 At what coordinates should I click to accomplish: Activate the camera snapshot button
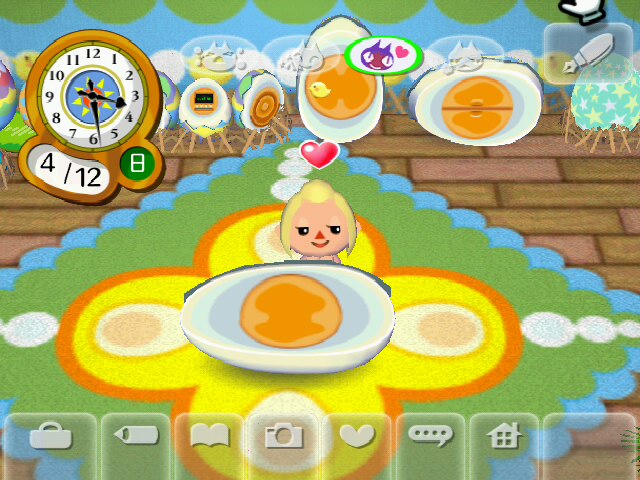pos(283,436)
